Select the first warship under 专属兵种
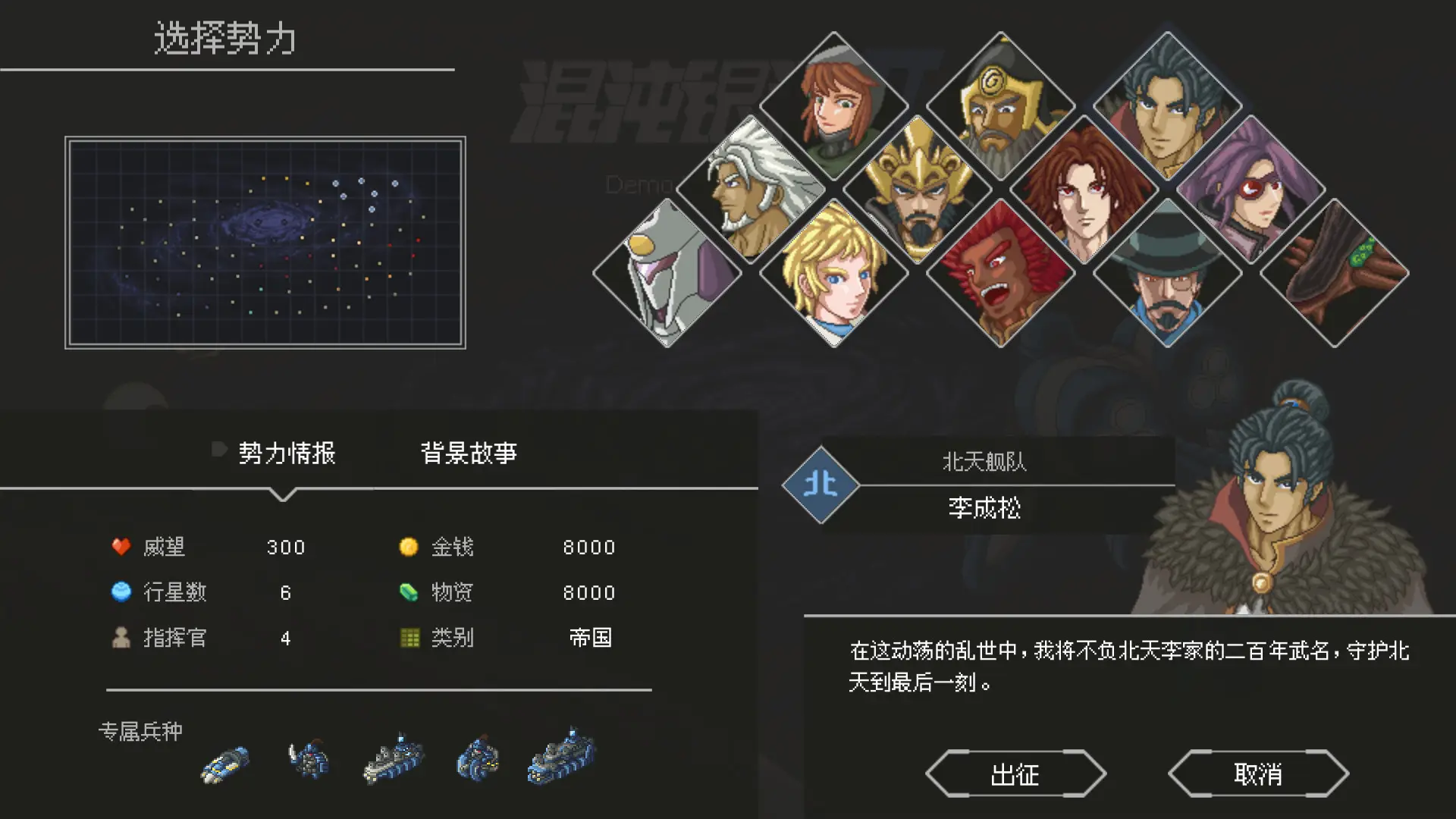 (x=224, y=764)
